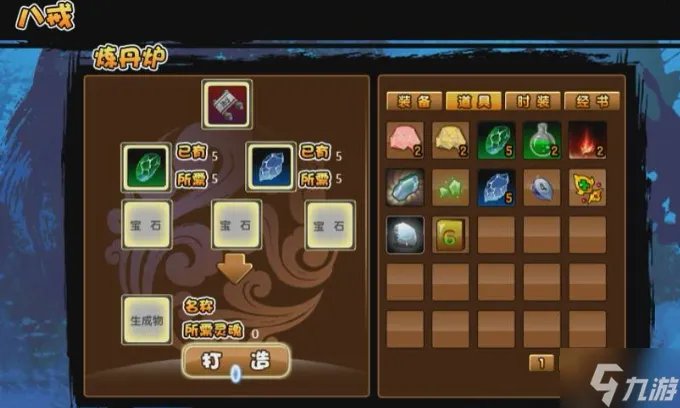Viewport: 680px width, 408px height.
Task: Select the green gem stack in the inventory
Action: 498,141
